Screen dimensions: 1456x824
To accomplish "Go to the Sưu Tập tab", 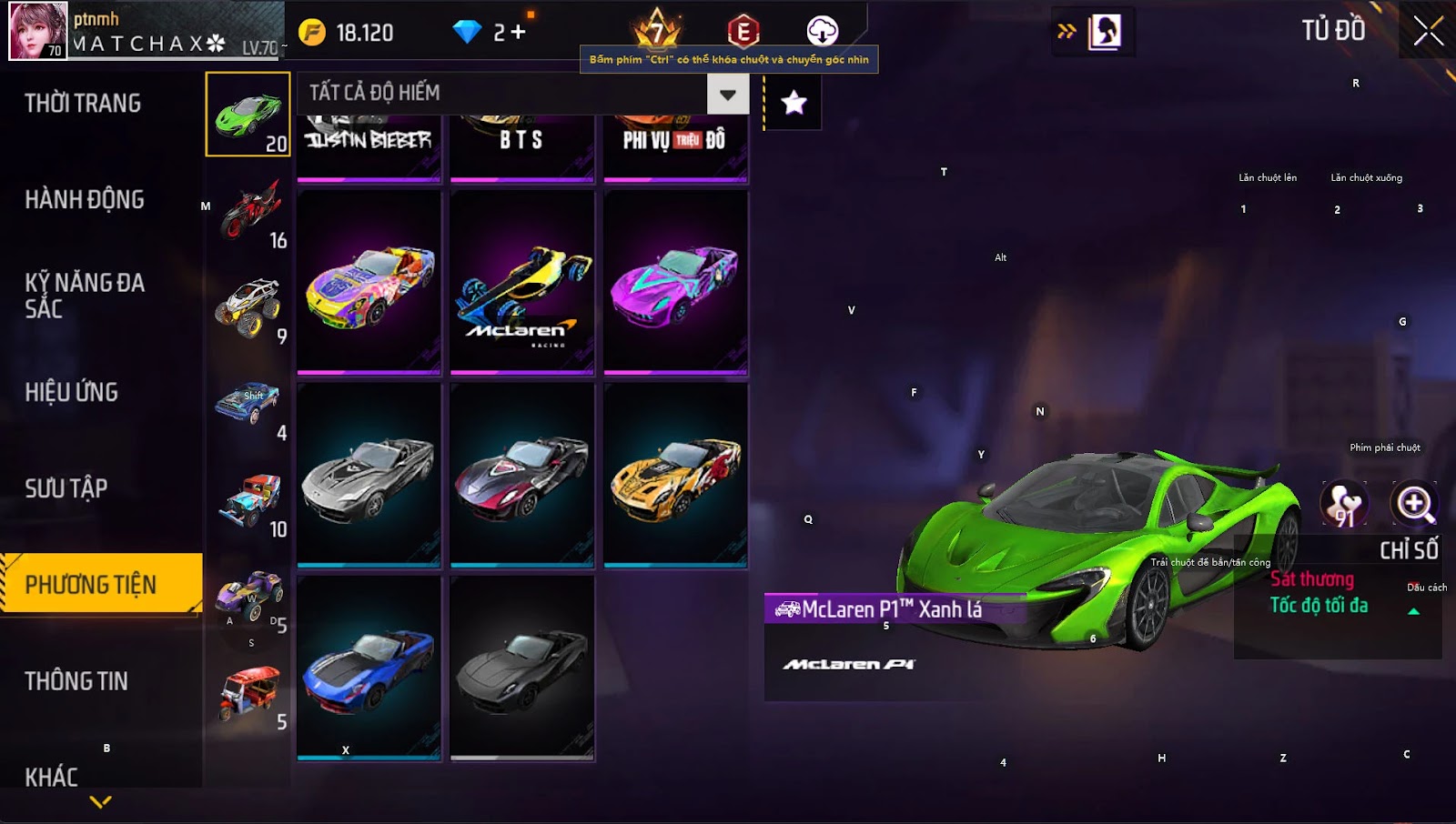I will pos(66,488).
